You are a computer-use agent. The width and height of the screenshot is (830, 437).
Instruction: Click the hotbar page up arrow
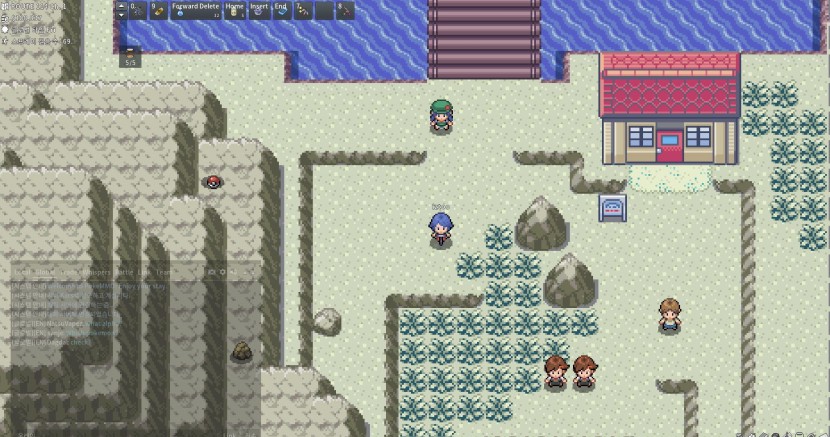point(121,6)
